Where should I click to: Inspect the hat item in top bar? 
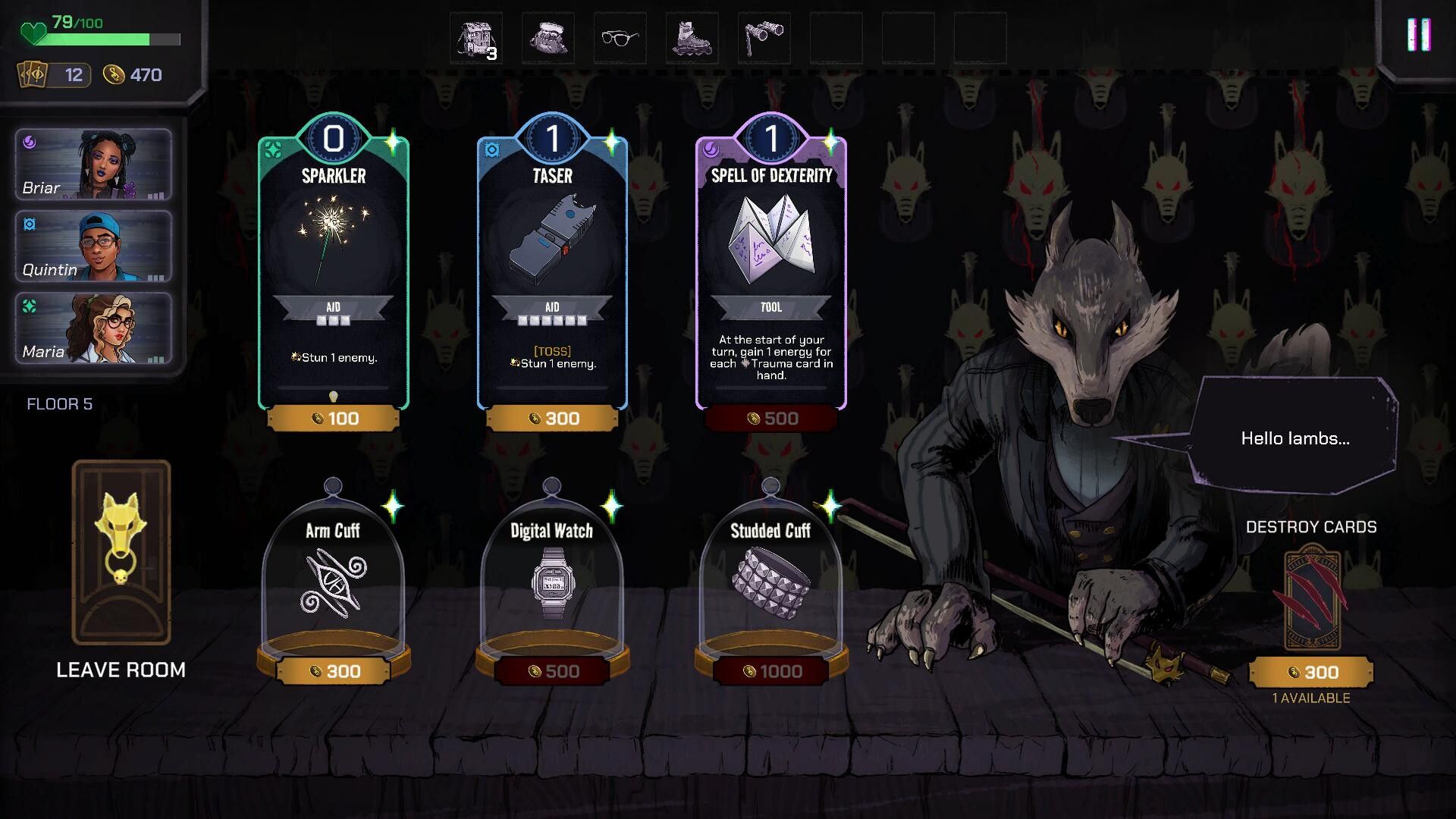point(548,38)
